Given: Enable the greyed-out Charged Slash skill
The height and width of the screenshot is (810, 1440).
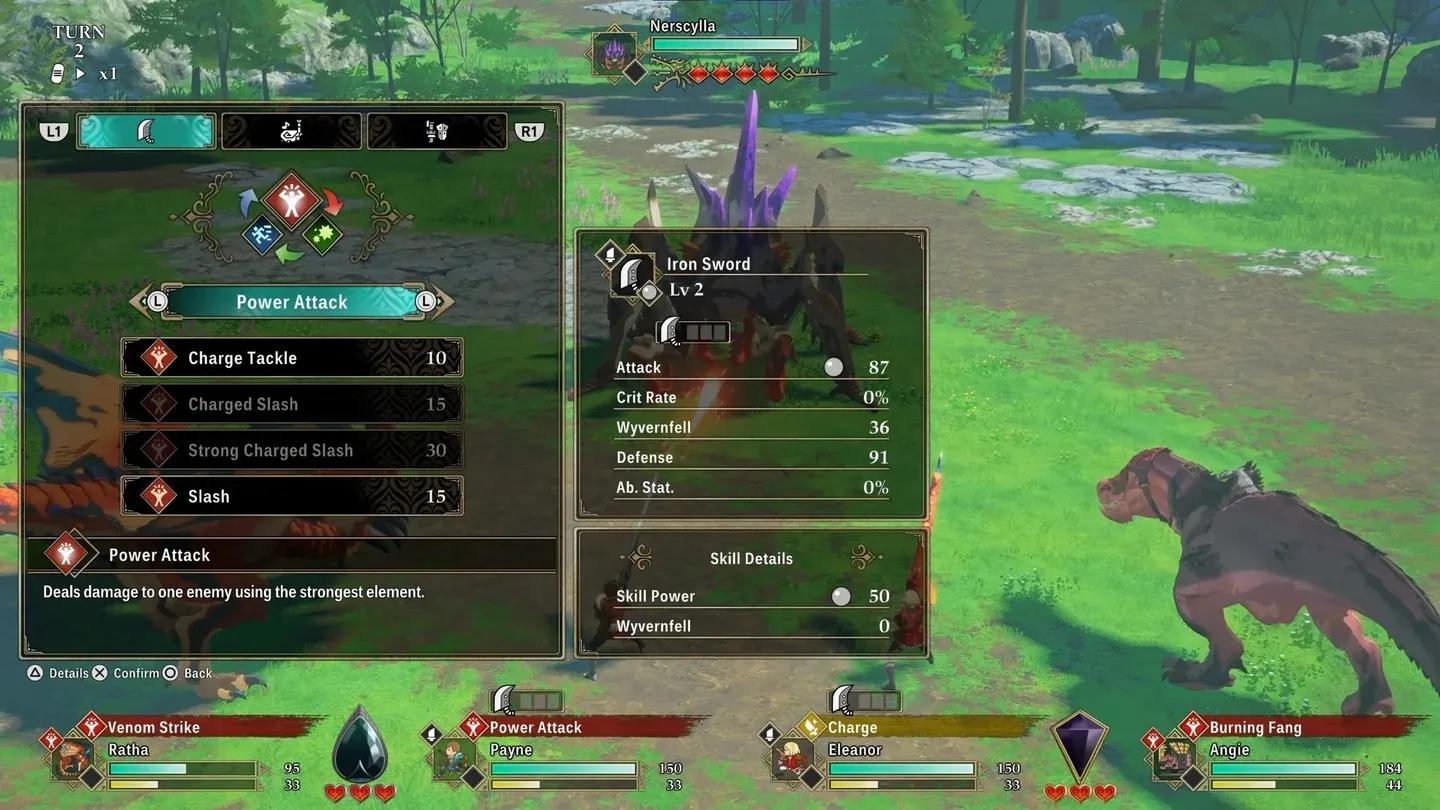Looking at the screenshot, I should coord(290,404).
